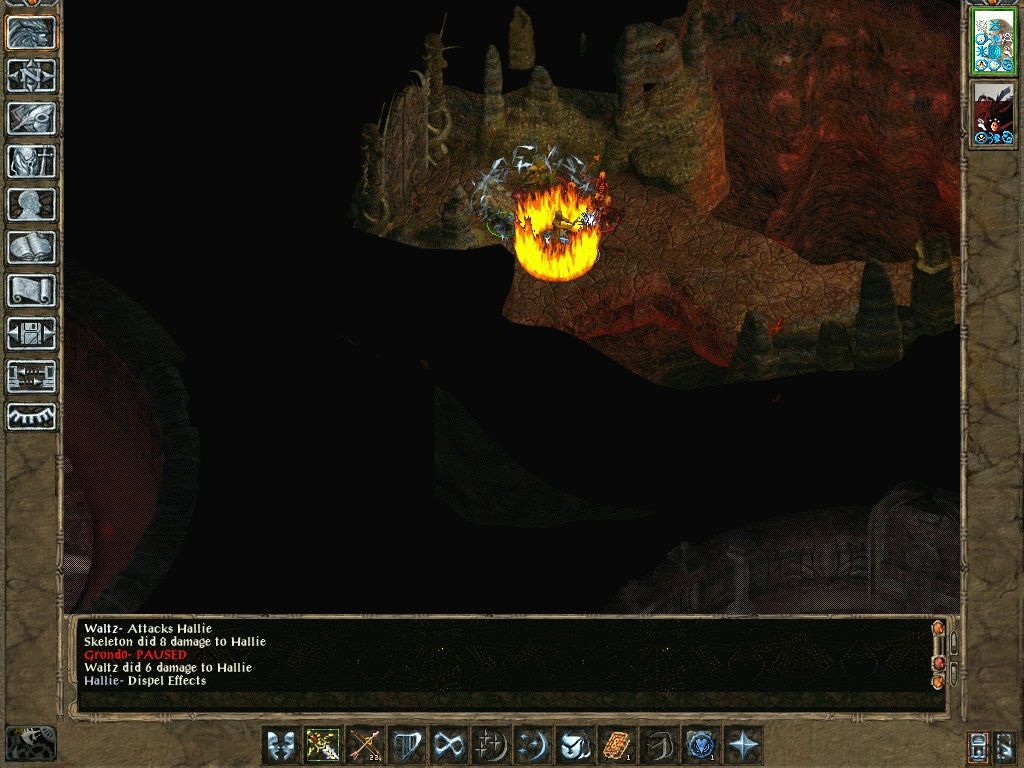Open the journal quill icon
The image size is (1024, 768).
32,118
